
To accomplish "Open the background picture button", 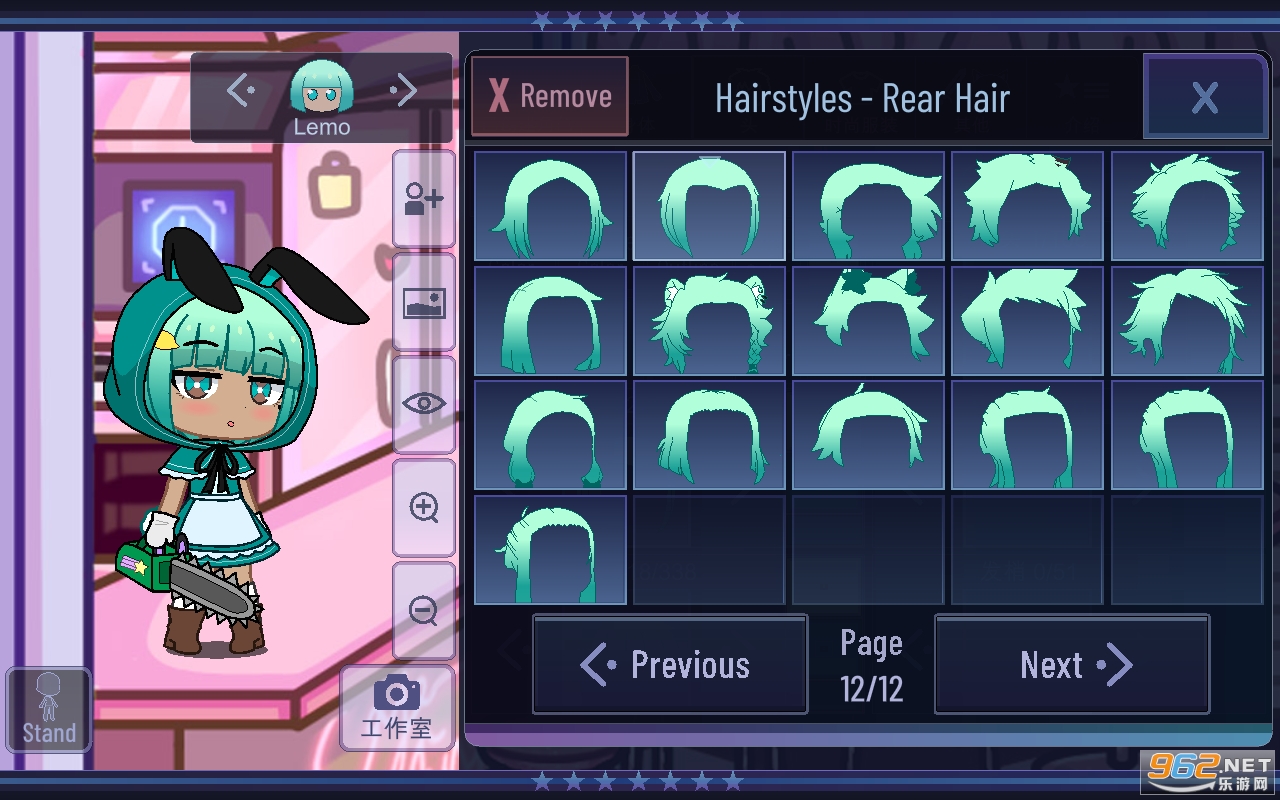I will 423,302.
